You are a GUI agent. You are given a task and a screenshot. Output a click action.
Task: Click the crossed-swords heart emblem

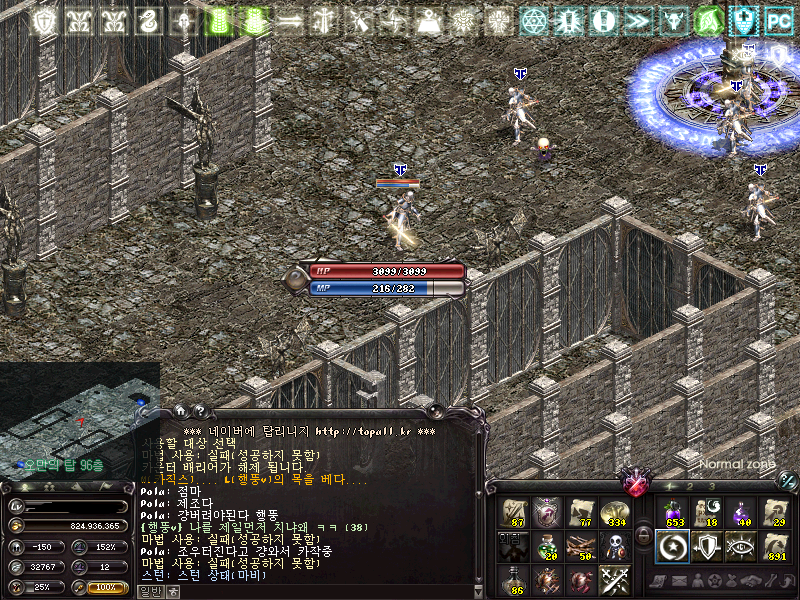click(x=634, y=484)
